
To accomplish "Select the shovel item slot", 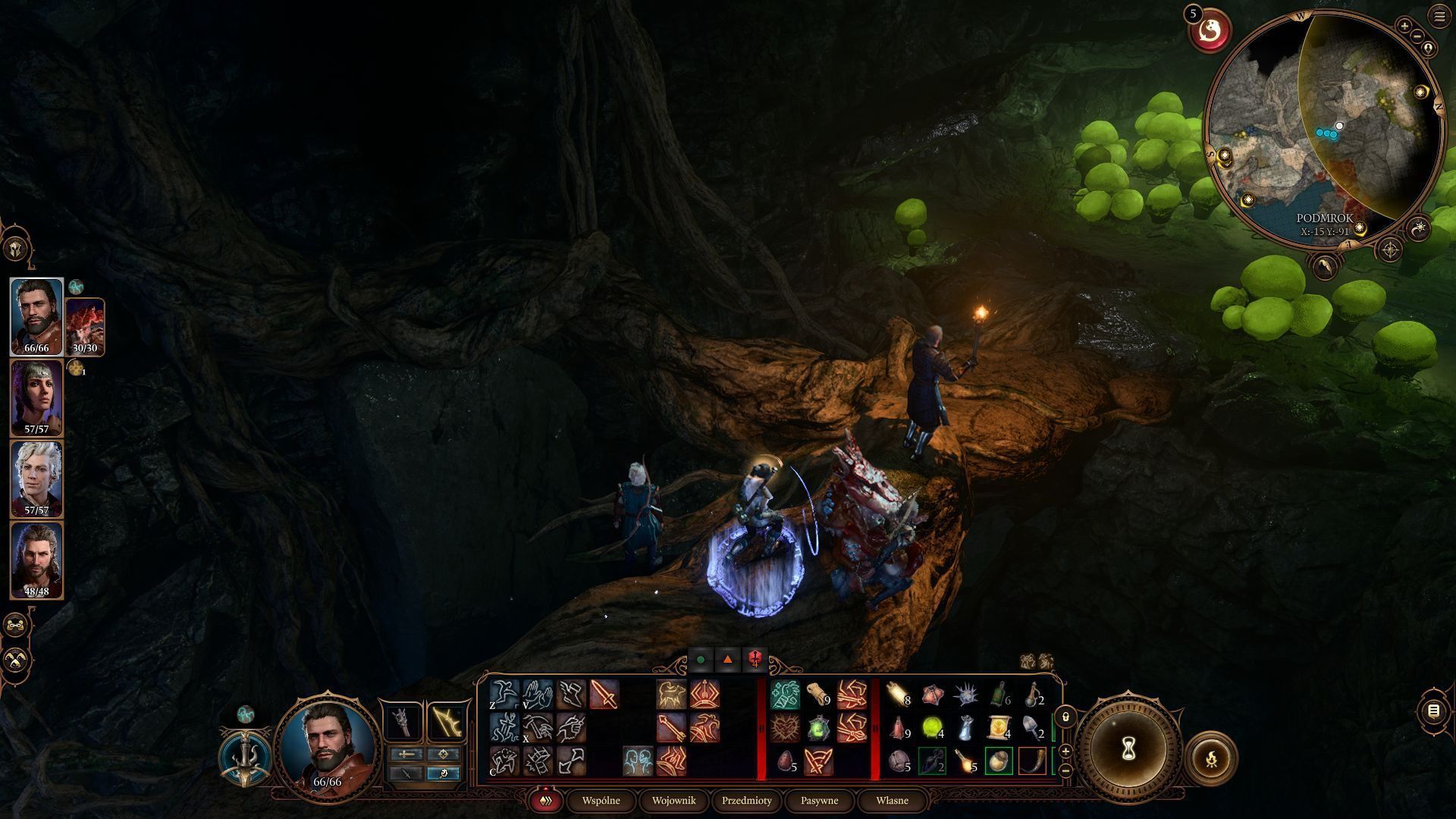I will [1033, 728].
